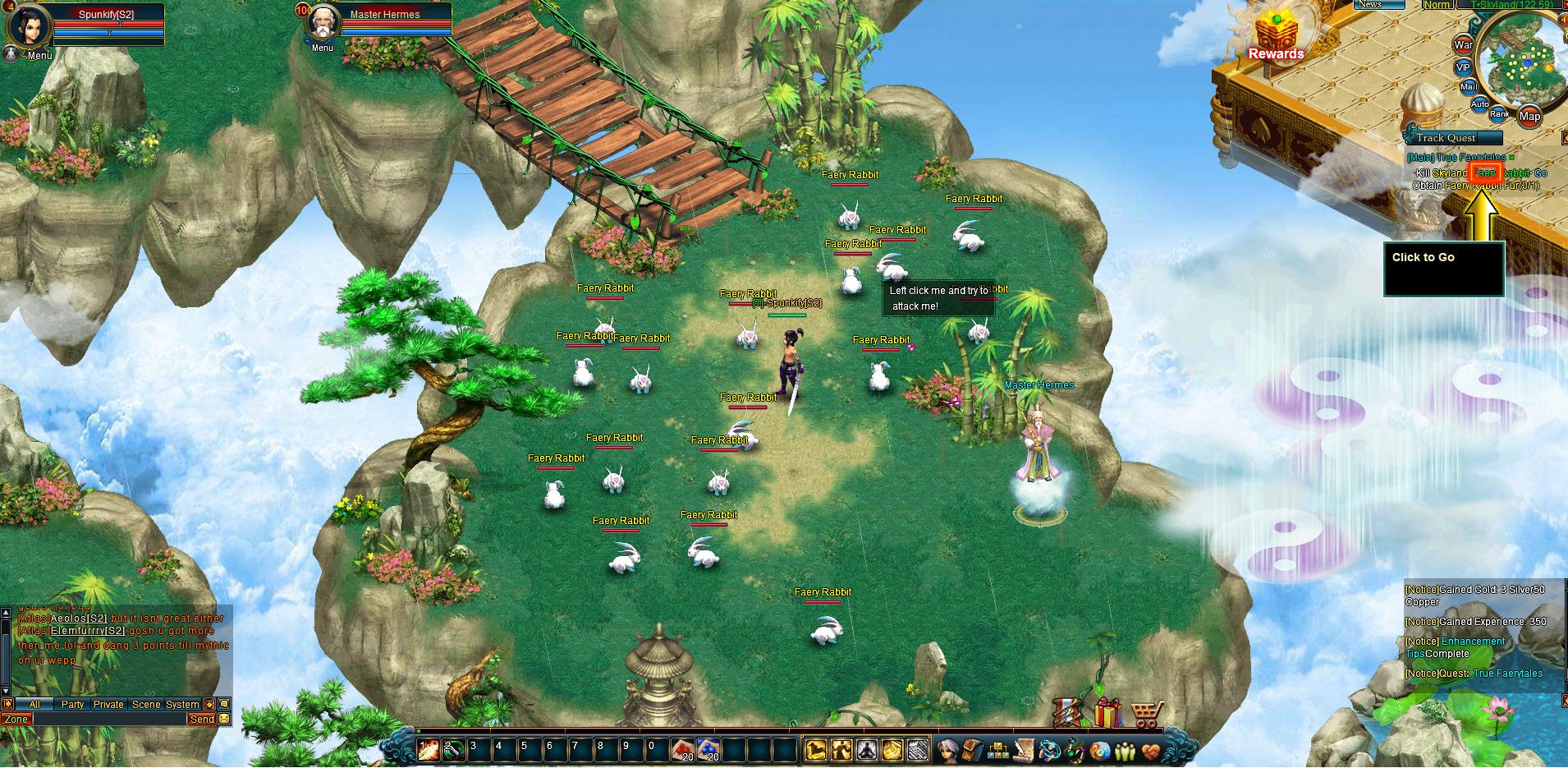Open the Zone chat channel selector

[x=15, y=719]
